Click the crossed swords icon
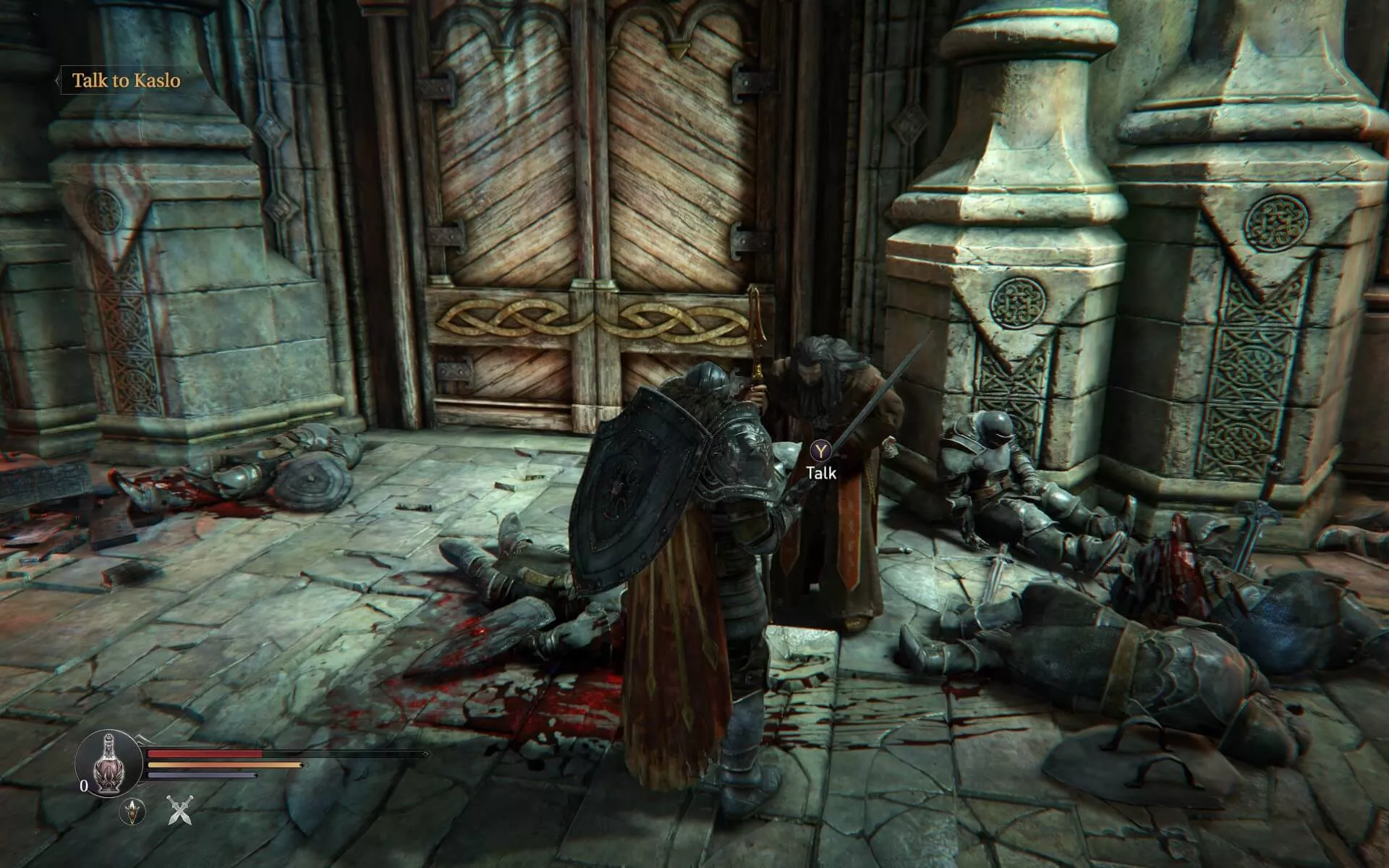 coord(179,810)
